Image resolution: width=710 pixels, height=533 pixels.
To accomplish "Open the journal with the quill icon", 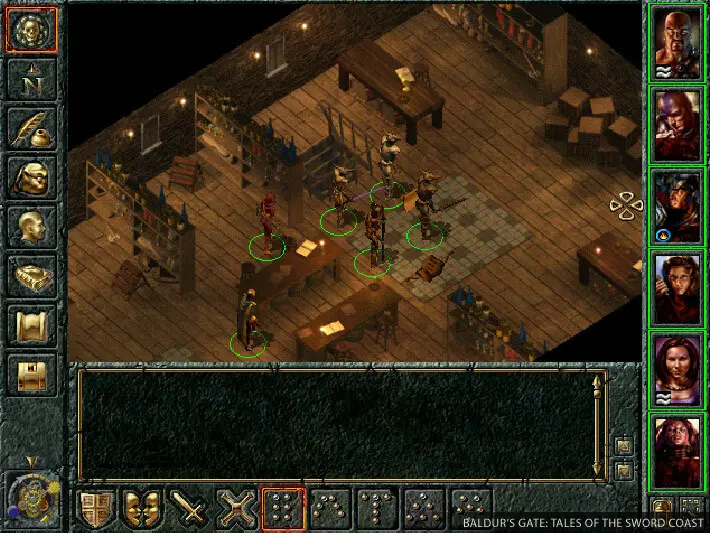I will 32,128.
